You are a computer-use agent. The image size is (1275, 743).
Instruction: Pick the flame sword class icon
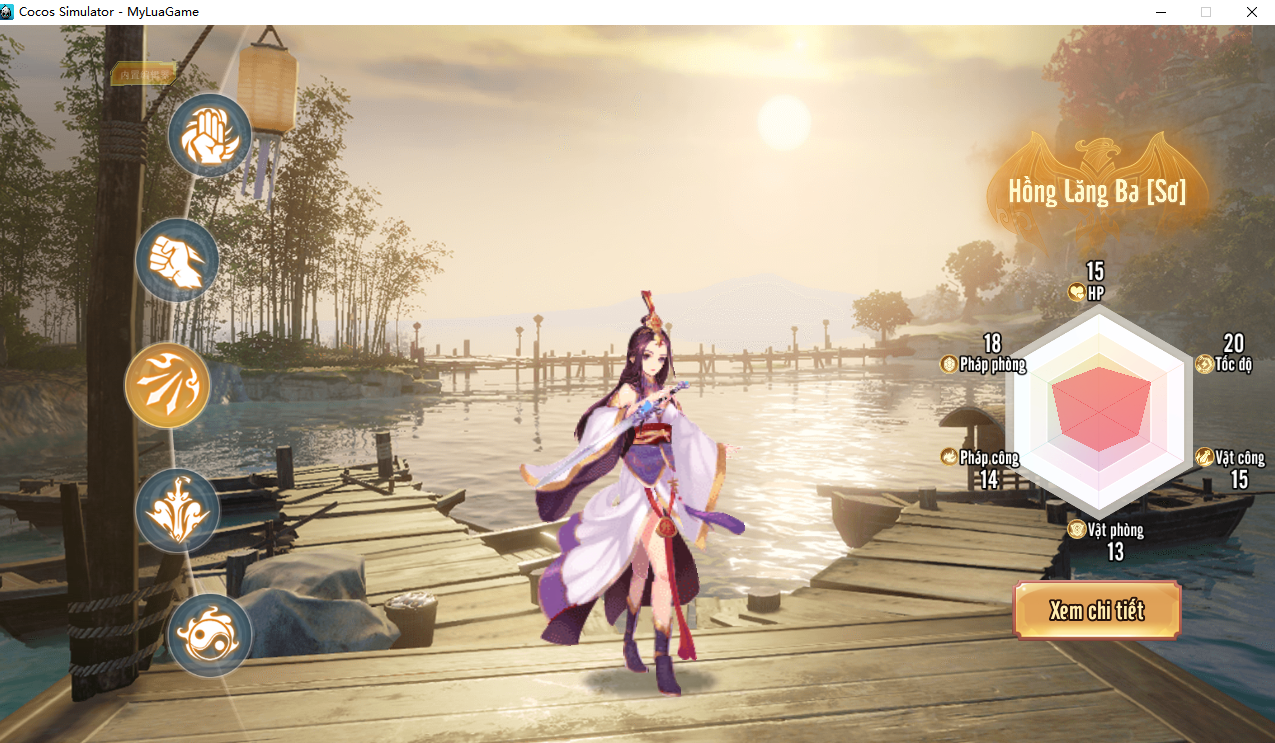coord(177,510)
